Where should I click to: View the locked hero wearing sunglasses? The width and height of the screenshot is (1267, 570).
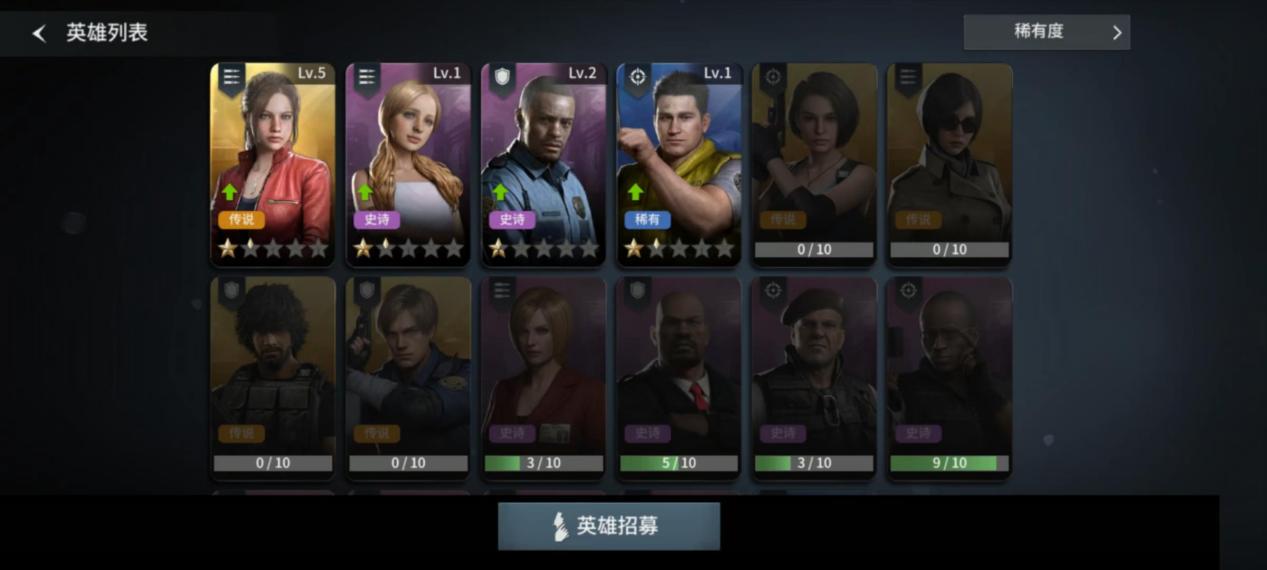[x=949, y=163]
